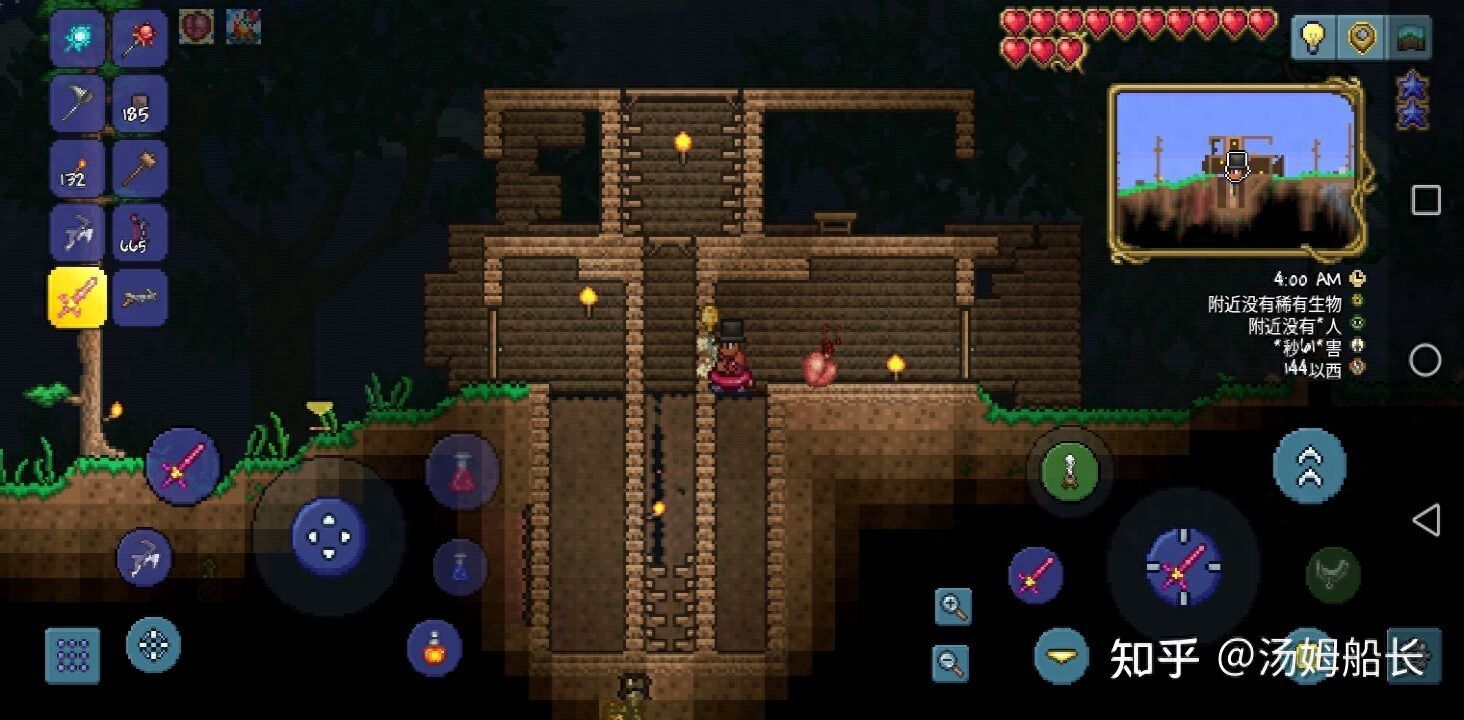Tap the highlighted sword hotbar slot
The height and width of the screenshot is (720, 1464).
(77, 298)
